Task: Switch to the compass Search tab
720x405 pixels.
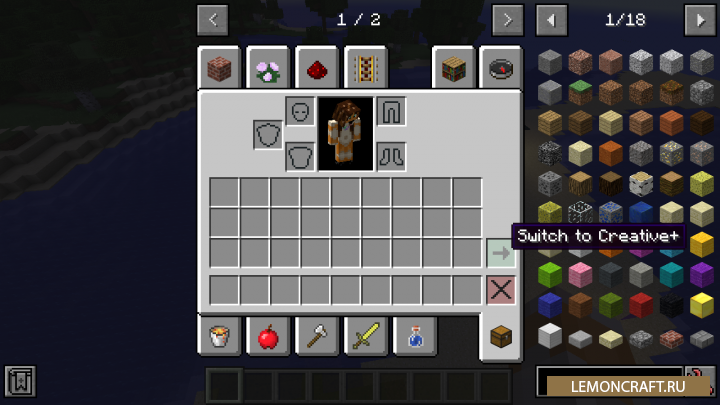Action: pos(500,69)
